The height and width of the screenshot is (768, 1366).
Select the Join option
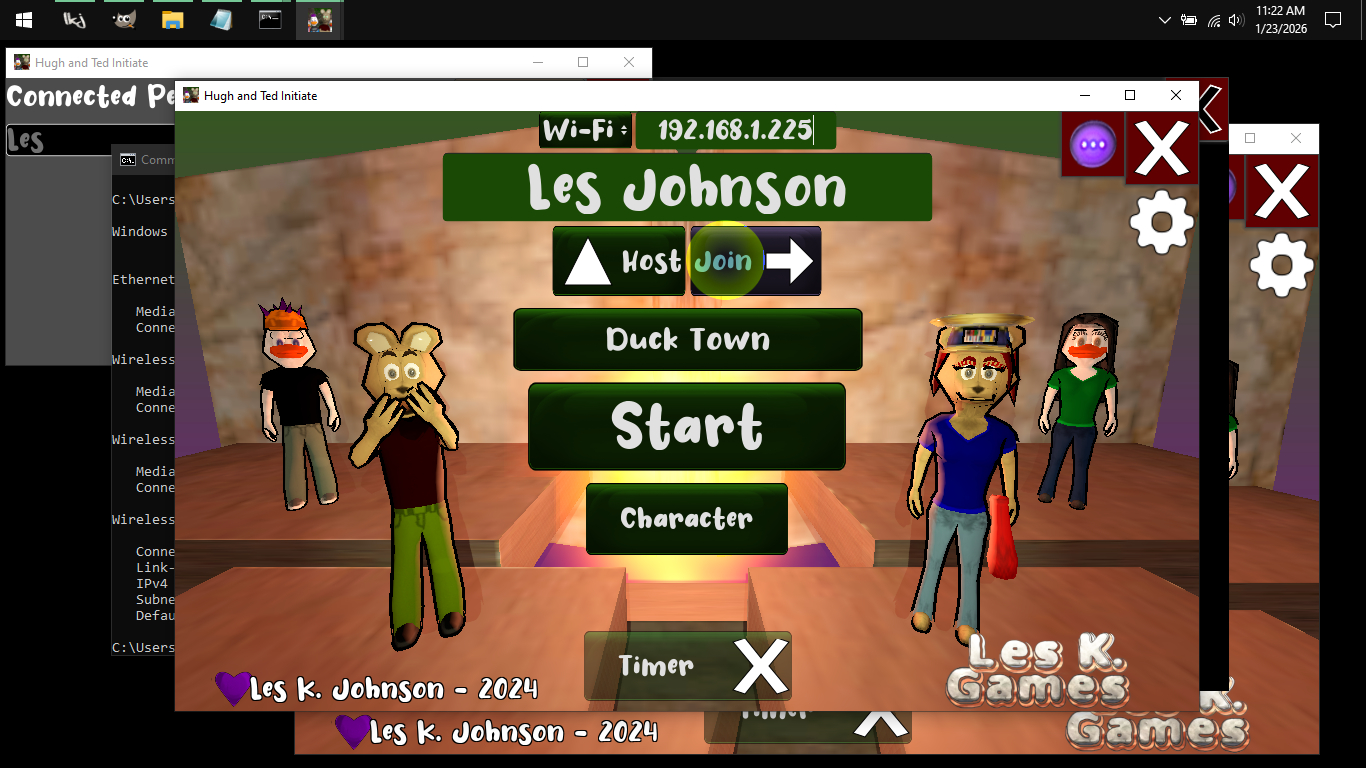[x=755, y=261]
